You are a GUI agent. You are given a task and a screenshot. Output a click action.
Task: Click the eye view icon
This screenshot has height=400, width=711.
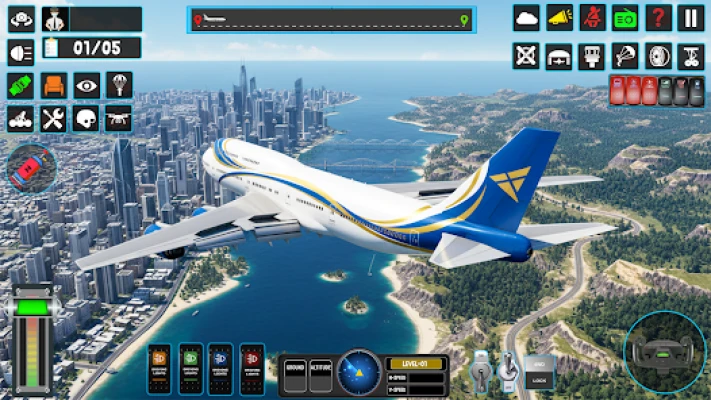click(86, 86)
